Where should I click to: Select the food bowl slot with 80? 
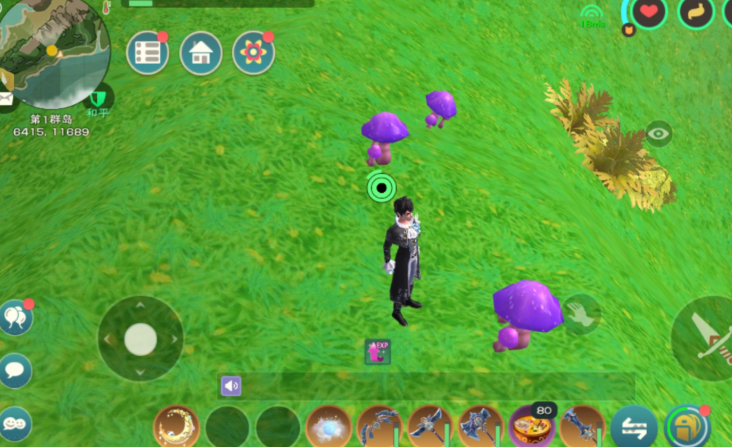pyautogui.click(x=531, y=427)
